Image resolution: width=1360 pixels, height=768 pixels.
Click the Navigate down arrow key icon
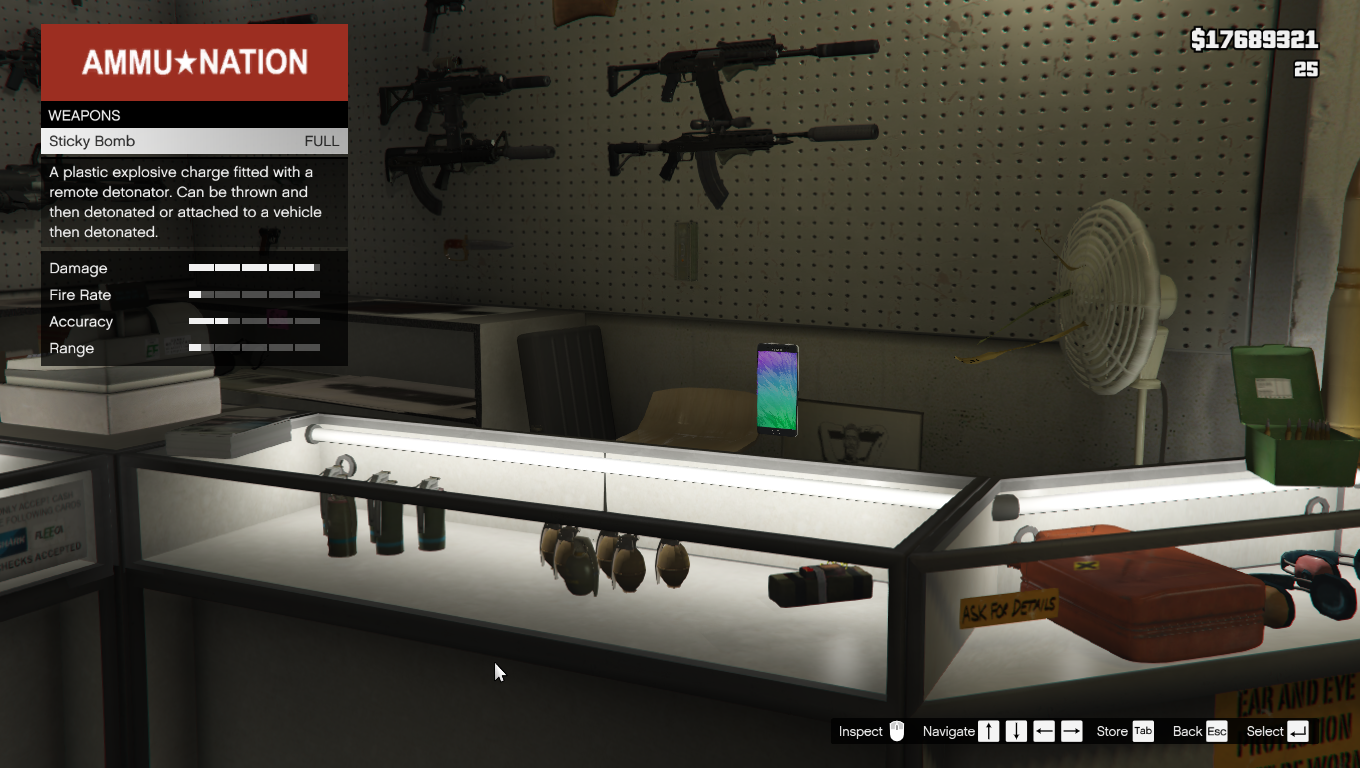pyautogui.click(x=1016, y=731)
